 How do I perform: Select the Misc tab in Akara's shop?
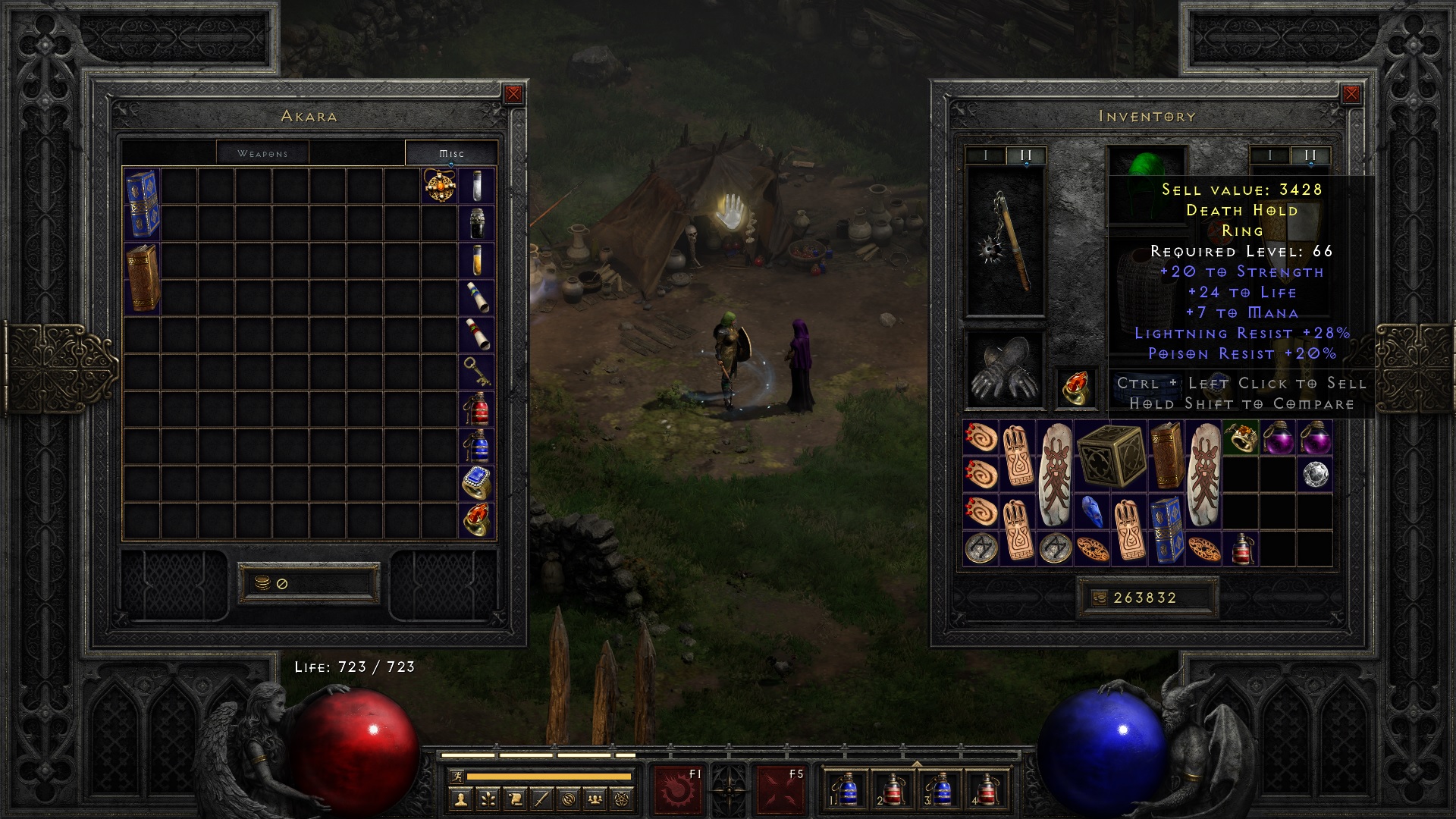tap(452, 152)
